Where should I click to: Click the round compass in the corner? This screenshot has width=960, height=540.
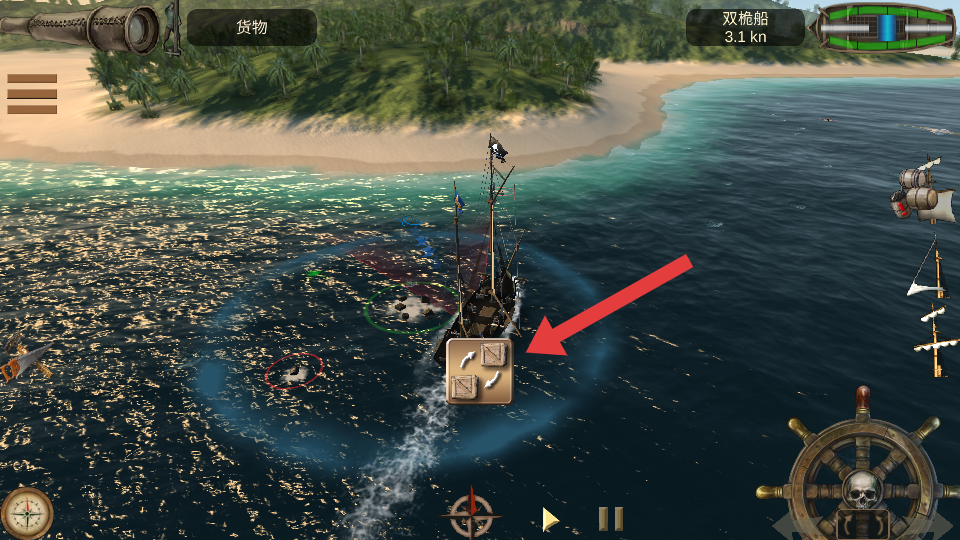tap(26, 513)
